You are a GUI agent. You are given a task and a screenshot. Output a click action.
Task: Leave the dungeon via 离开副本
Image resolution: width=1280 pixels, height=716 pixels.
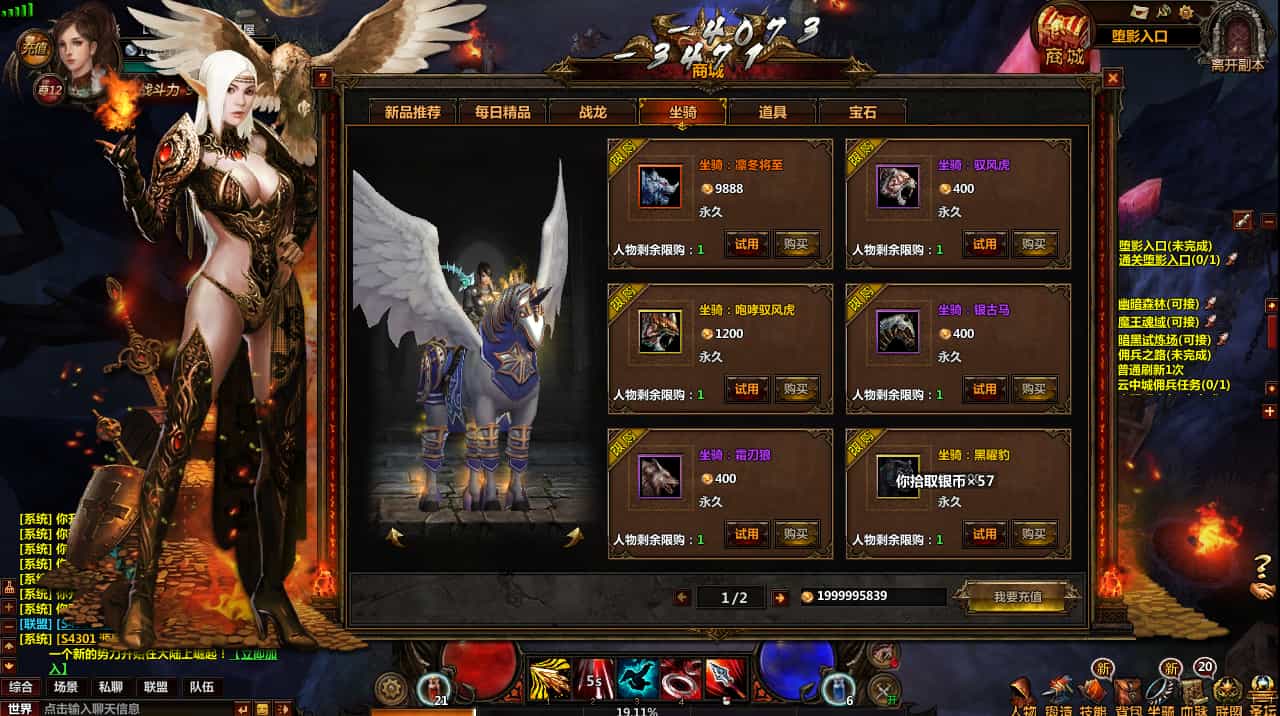(x=1237, y=38)
